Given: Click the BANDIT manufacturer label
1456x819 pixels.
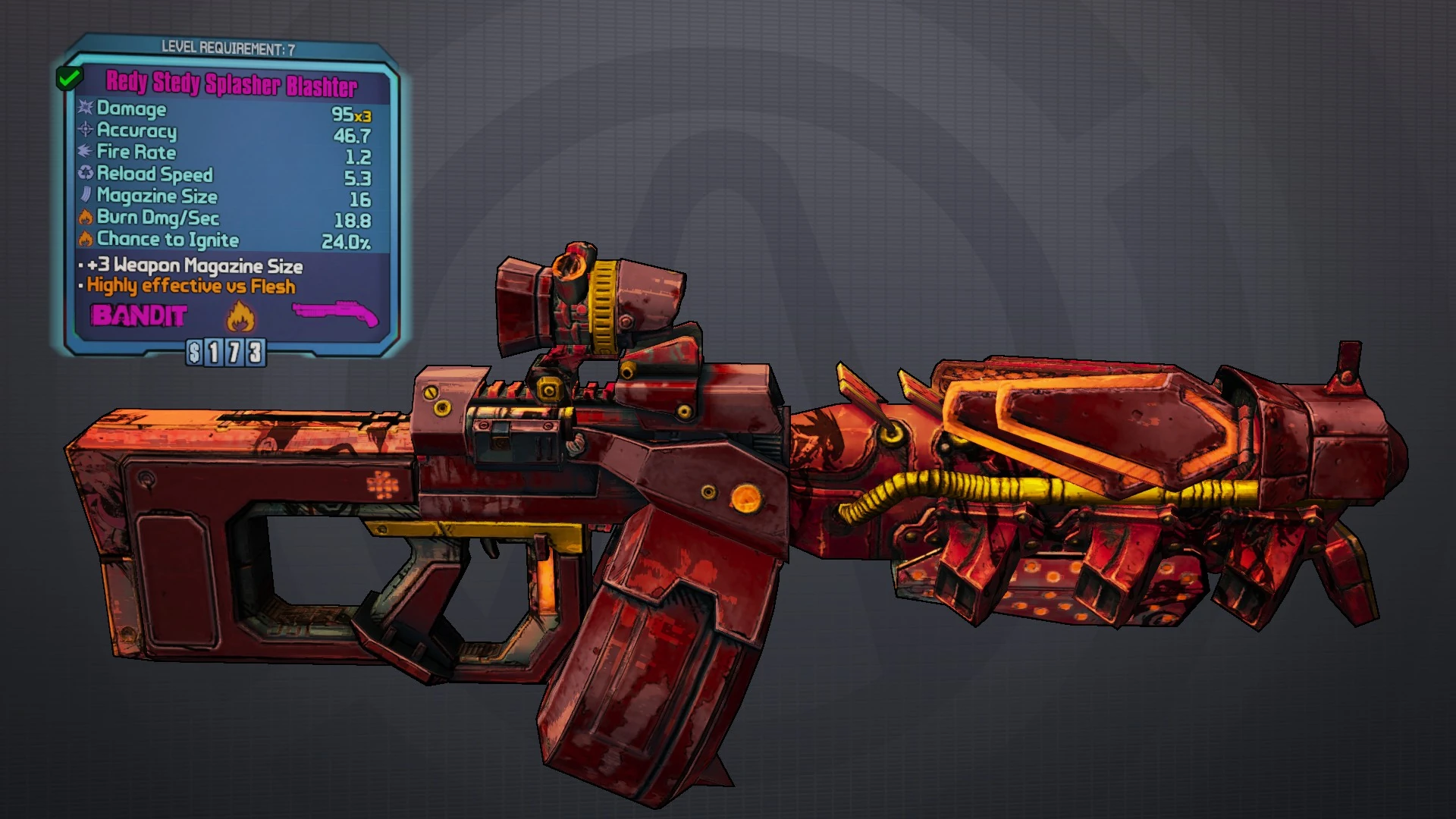Looking at the screenshot, I should coord(140,314).
